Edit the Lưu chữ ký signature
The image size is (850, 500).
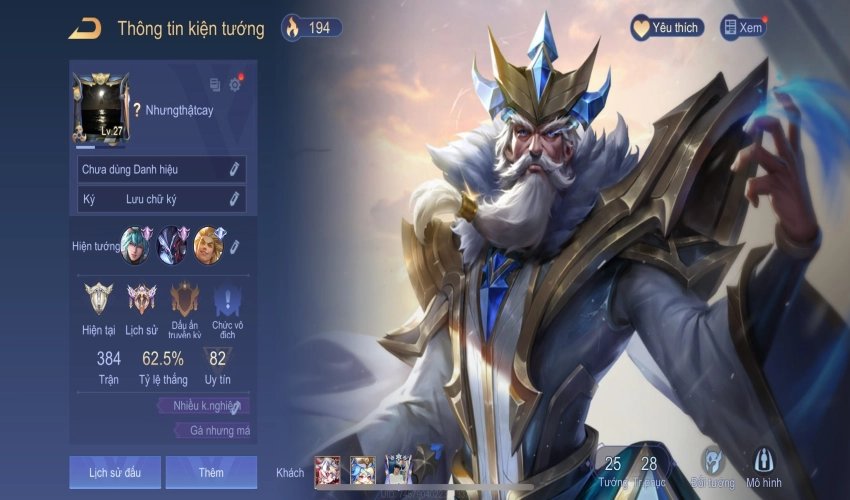click(x=234, y=199)
